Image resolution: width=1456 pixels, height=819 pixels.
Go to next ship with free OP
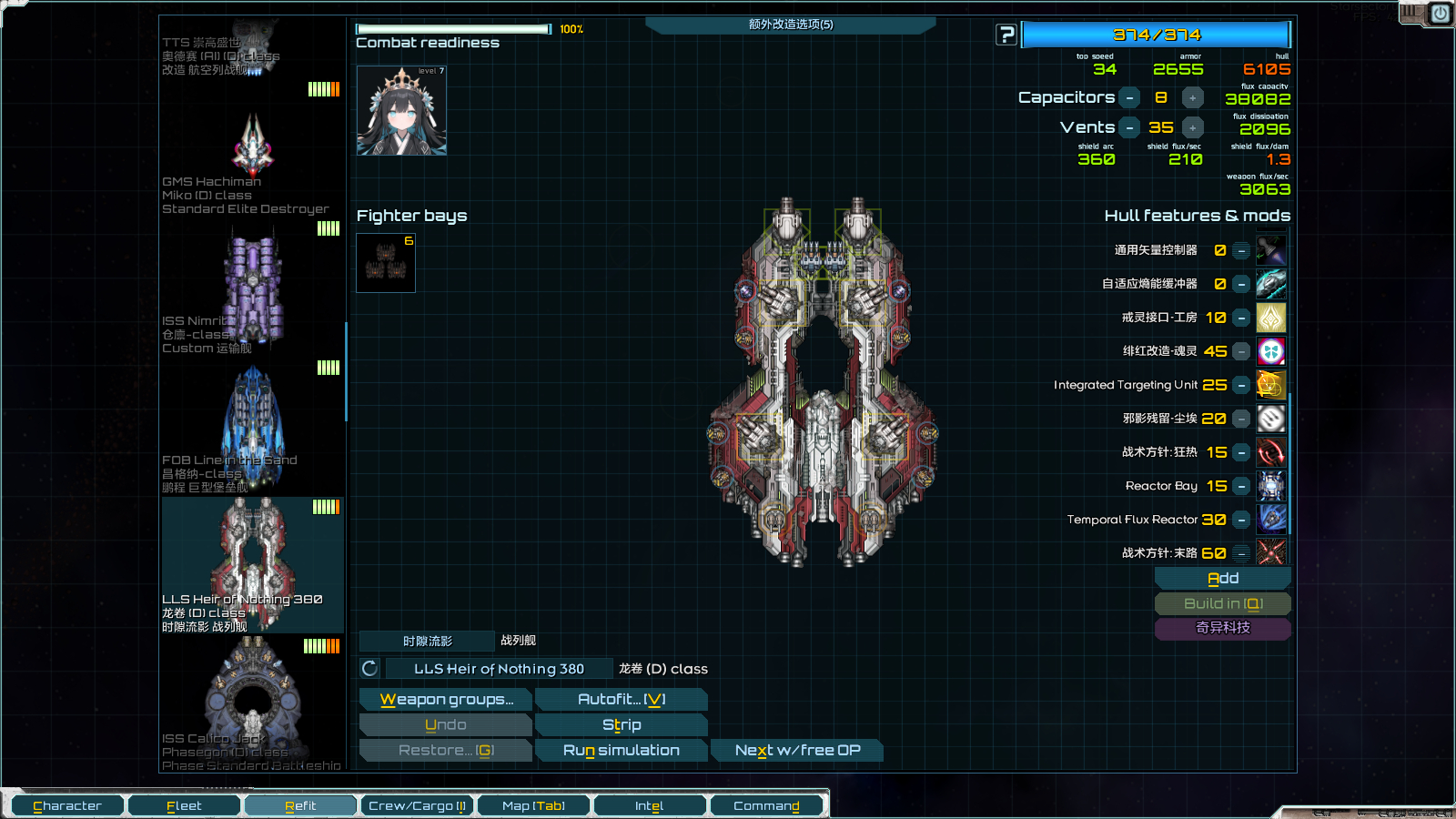[x=797, y=750]
